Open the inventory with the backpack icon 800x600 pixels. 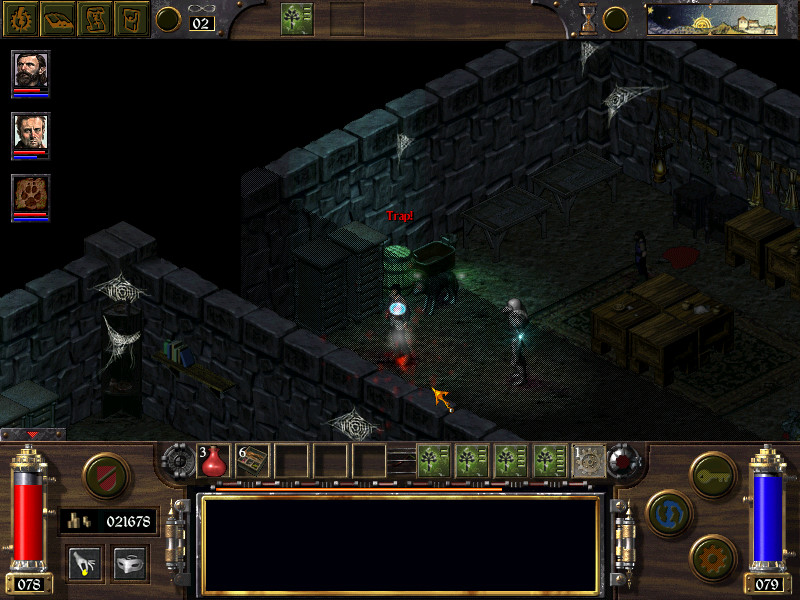point(132,17)
